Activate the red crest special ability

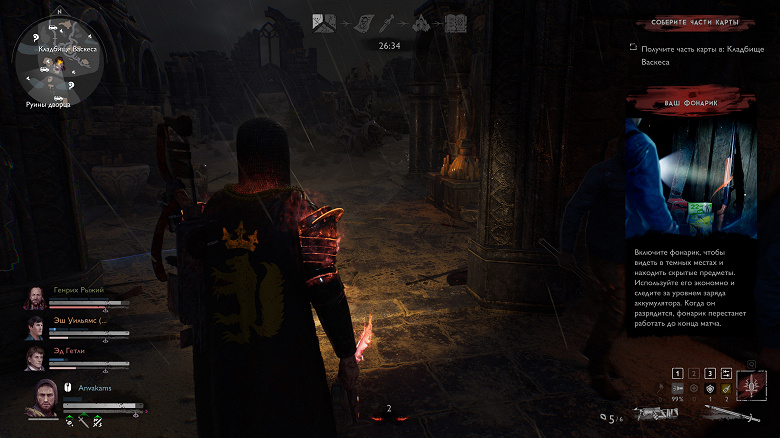pos(751,383)
